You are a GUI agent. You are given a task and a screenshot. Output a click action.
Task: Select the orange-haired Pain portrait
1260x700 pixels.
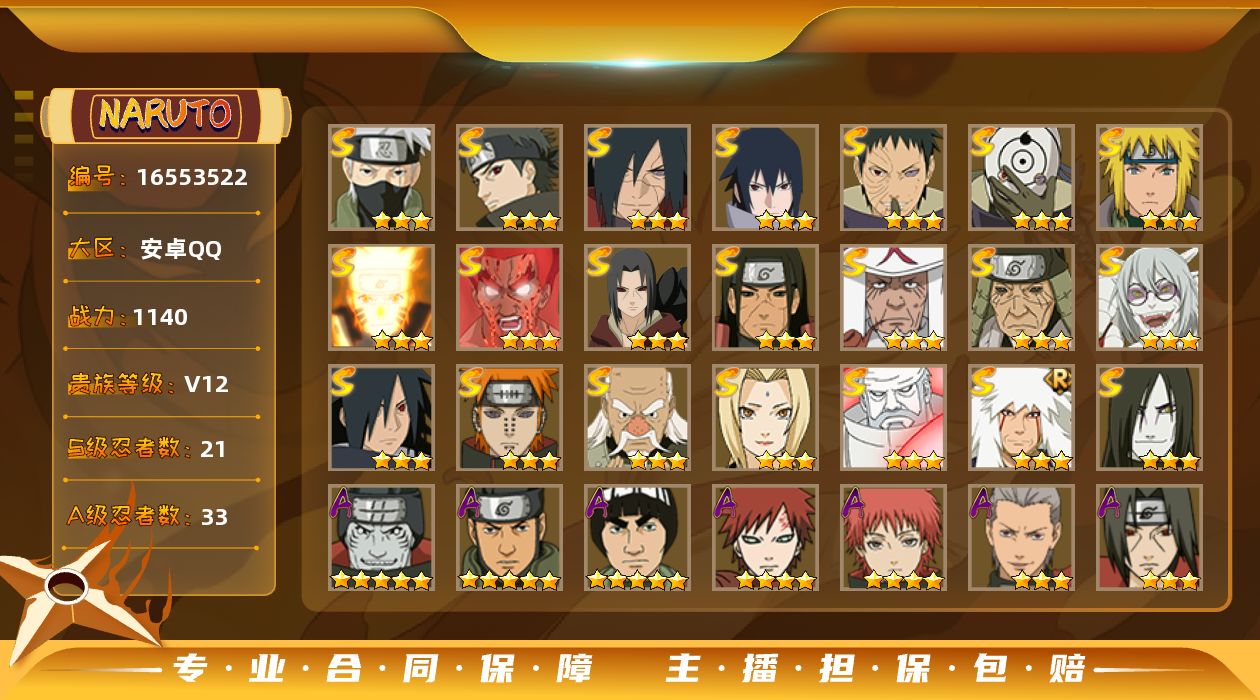509,417
